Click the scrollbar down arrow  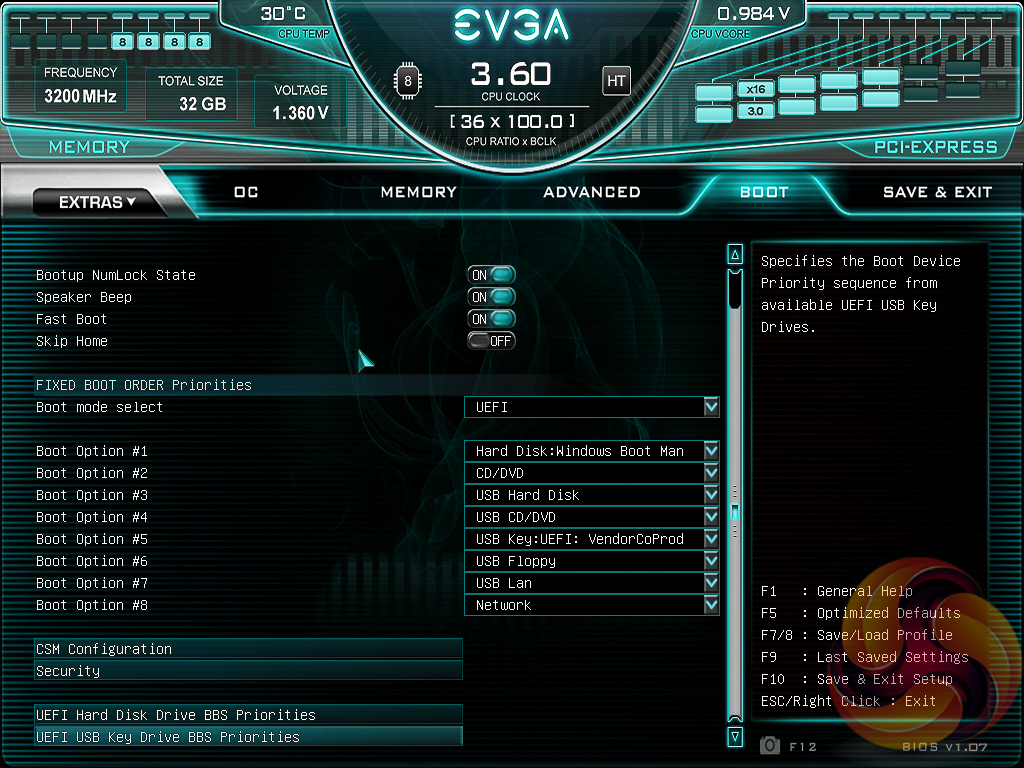(735, 737)
